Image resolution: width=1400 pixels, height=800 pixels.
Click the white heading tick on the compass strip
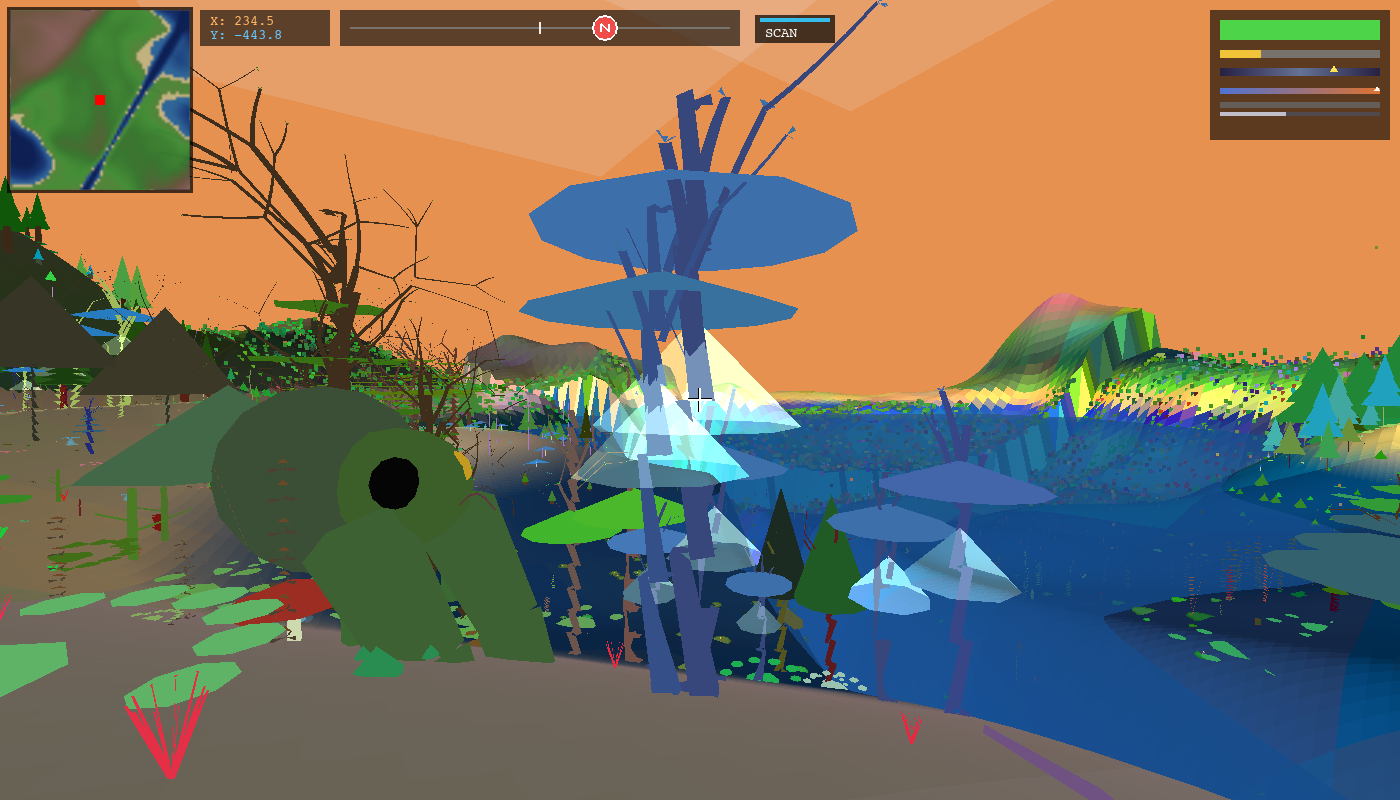click(538, 27)
